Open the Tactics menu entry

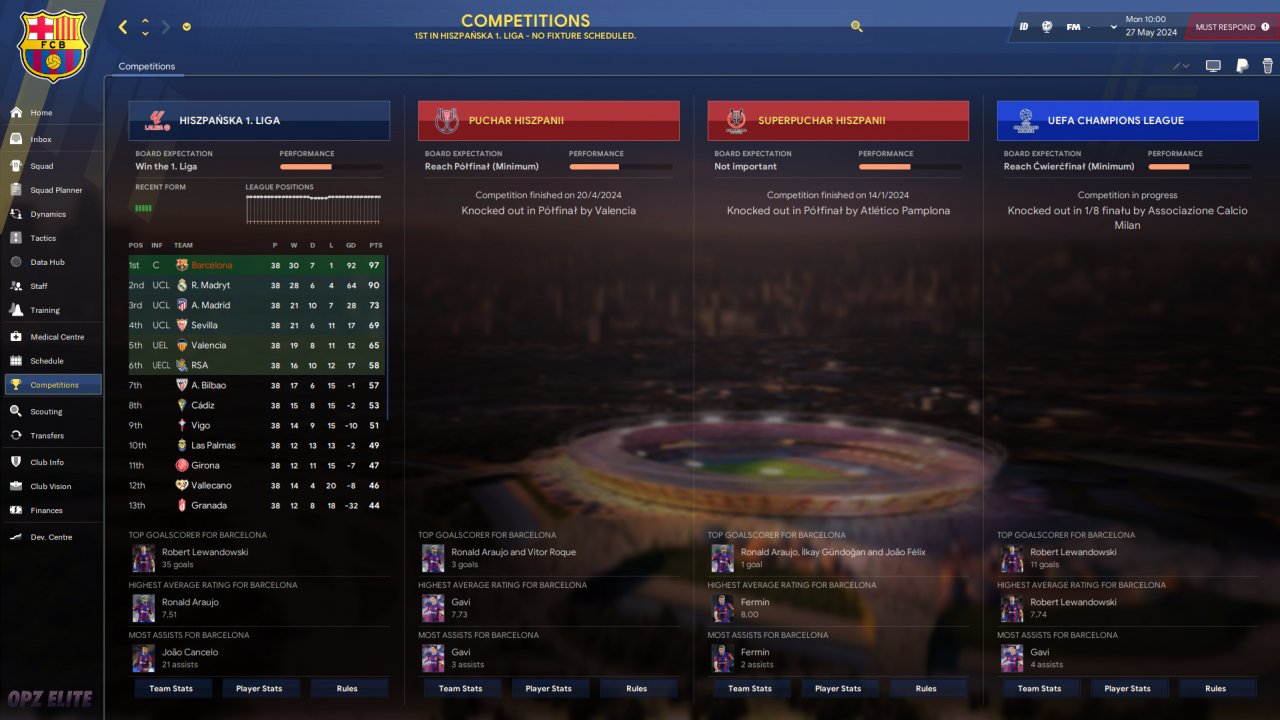[x=43, y=238]
